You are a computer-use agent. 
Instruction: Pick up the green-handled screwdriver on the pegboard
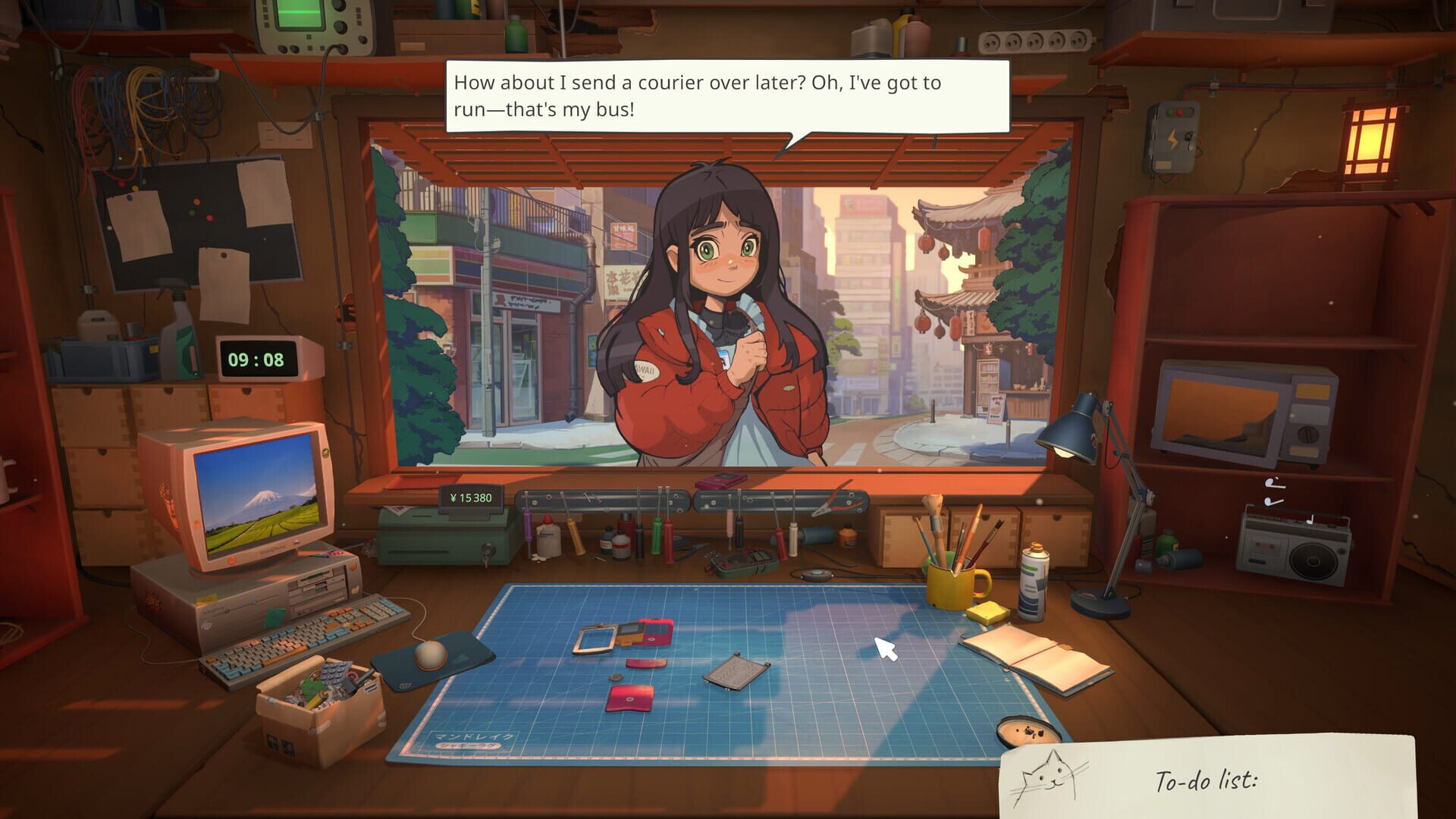coord(656,535)
